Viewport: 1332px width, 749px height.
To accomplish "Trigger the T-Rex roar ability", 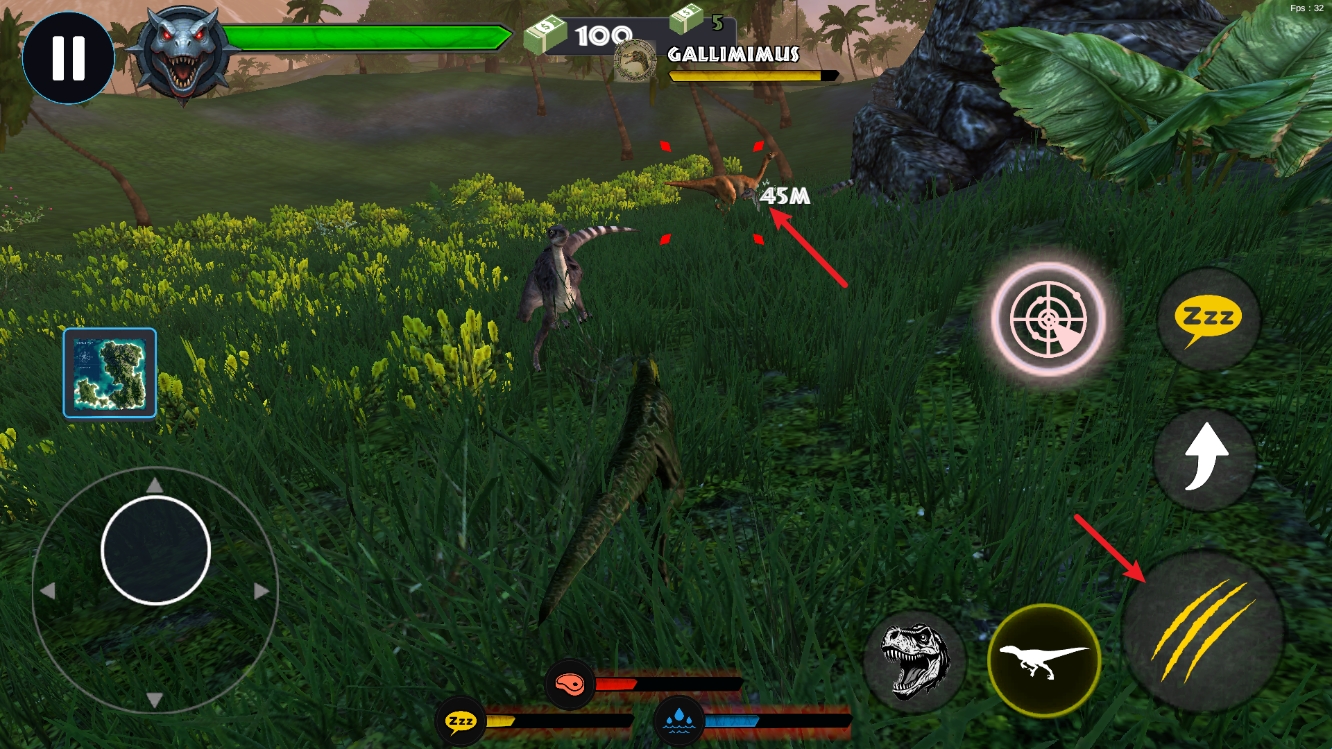I will pyautogui.click(x=914, y=661).
